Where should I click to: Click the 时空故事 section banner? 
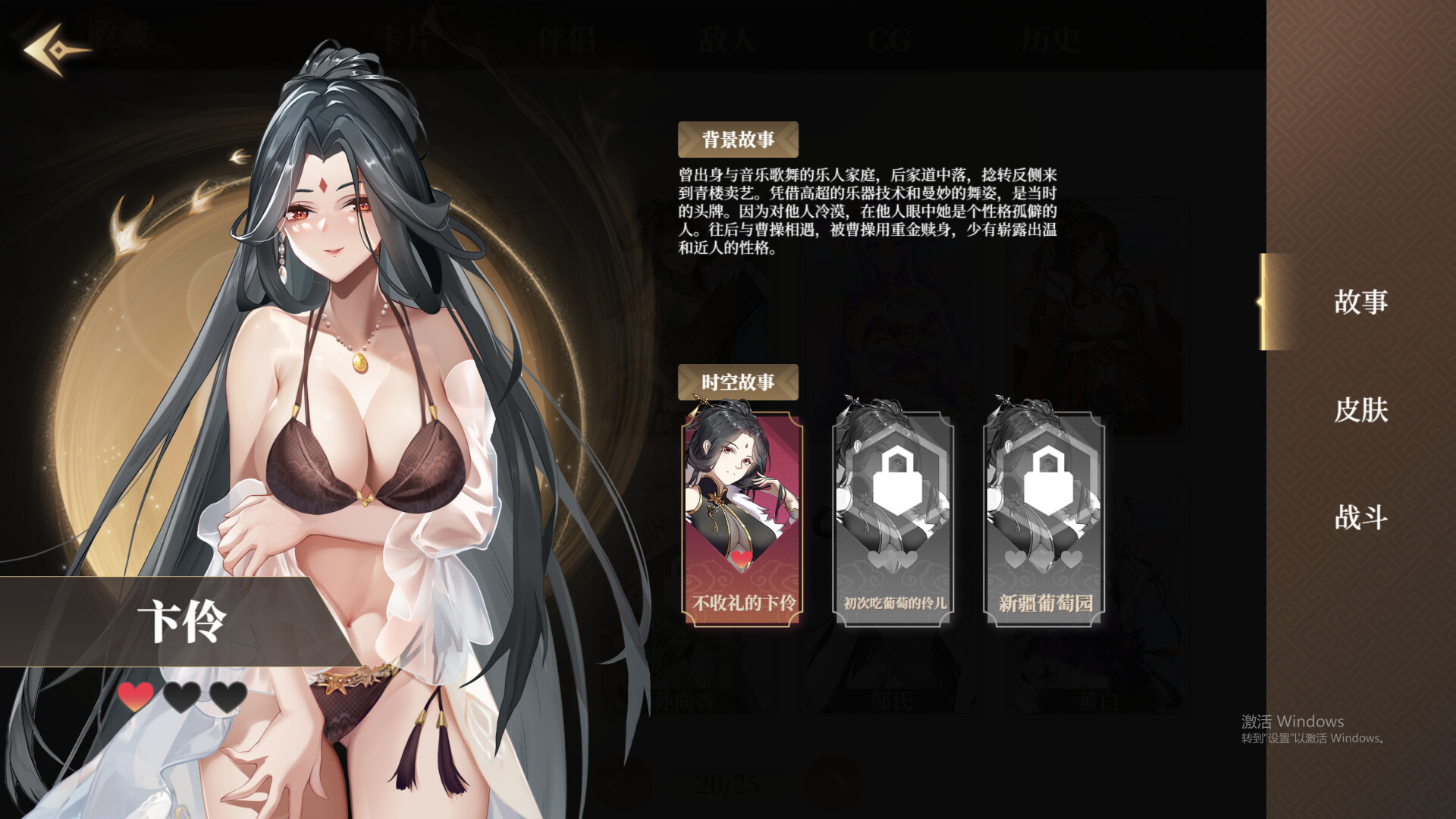click(x=738, y=383)
